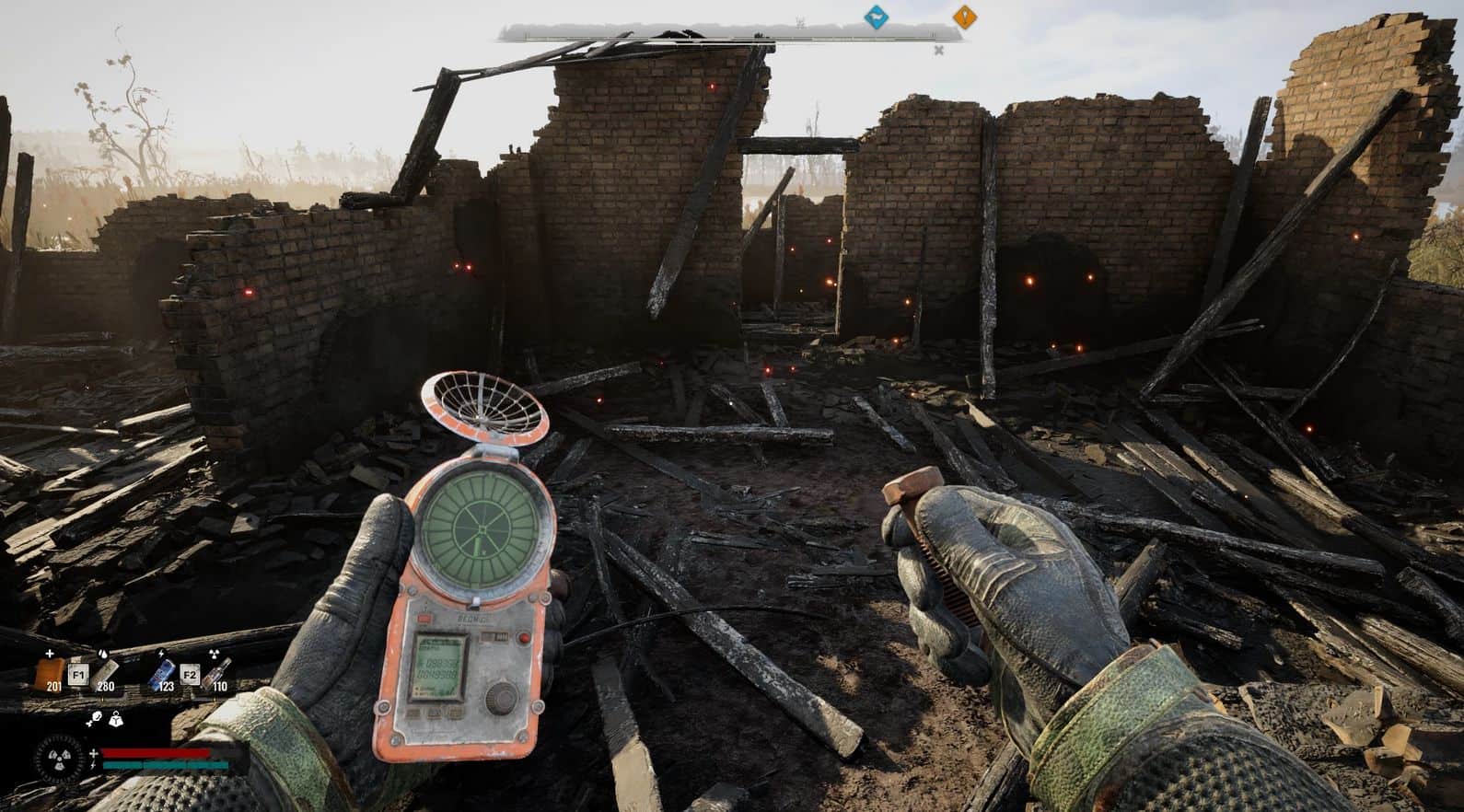Click the carry weight backpack icon
The width and height of the screenshot is (1464, 812).
pos(116,721)
